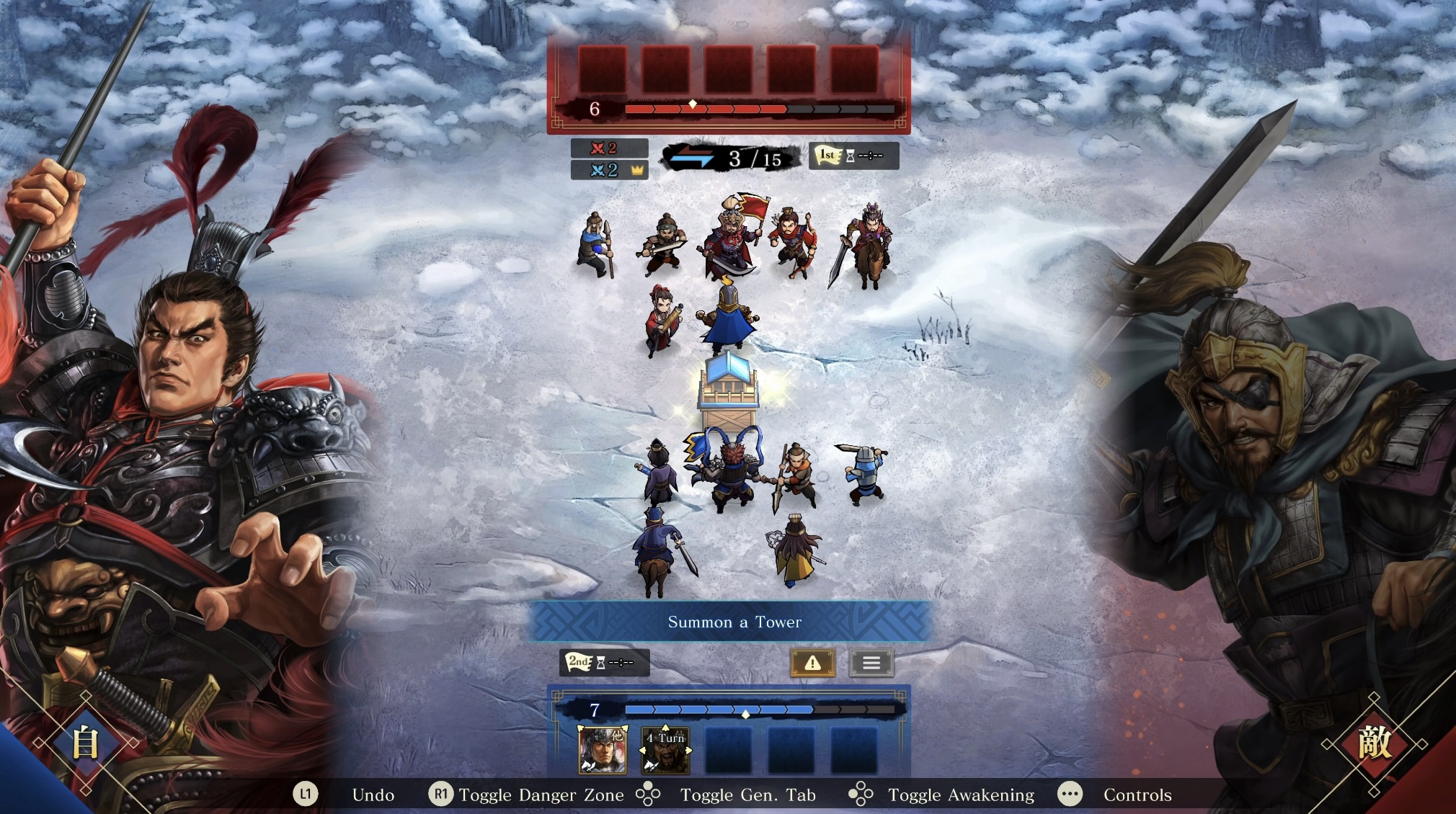
Task: Click the diamond marker on the blue morale gauge
Action: [745, 715]
